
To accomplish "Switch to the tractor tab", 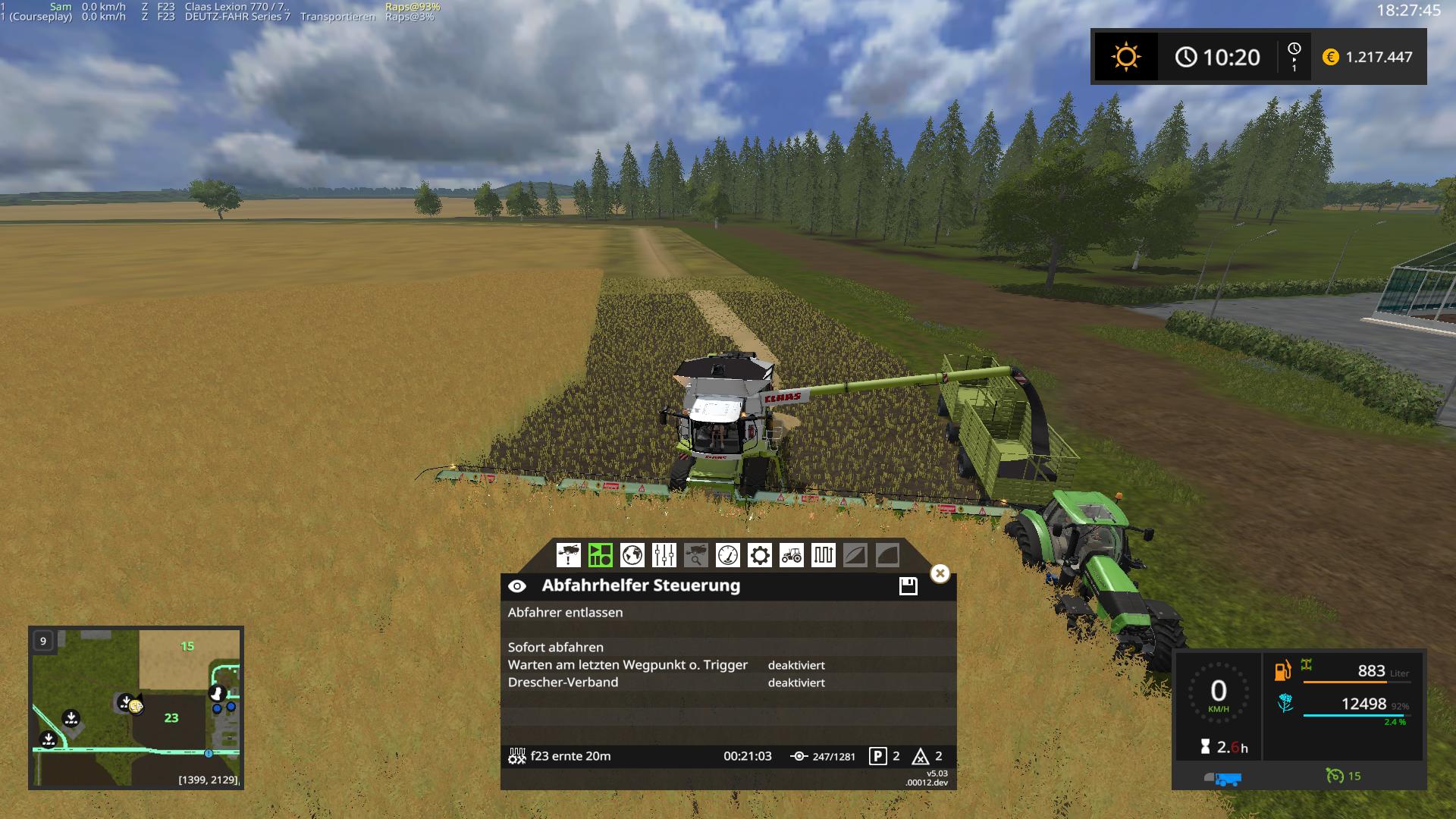I will (791, 555).
